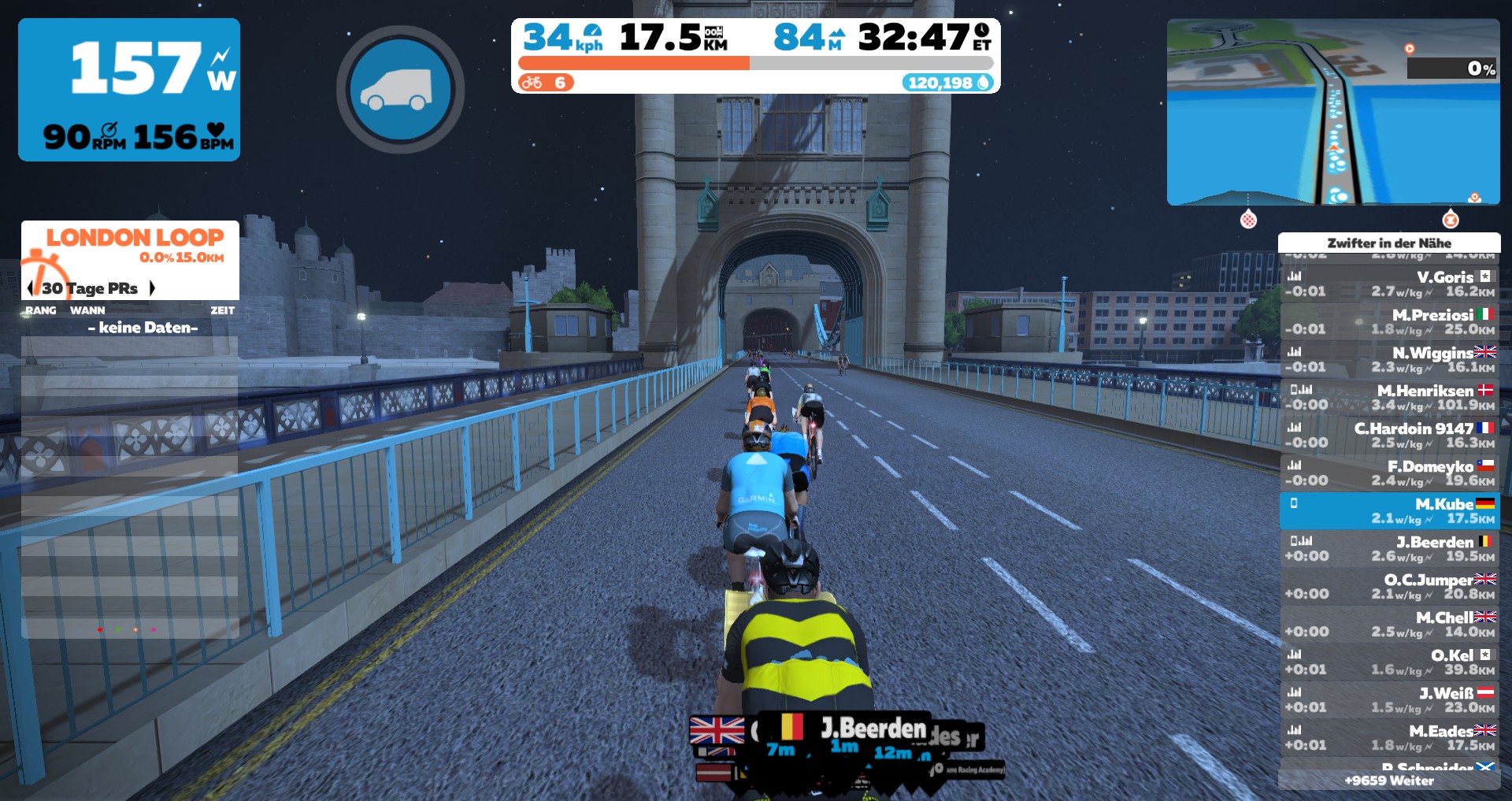Viewport: 1512px width, 801px height.
Task: Show next London Loop leaderboard view
Action: click(152, 288)
